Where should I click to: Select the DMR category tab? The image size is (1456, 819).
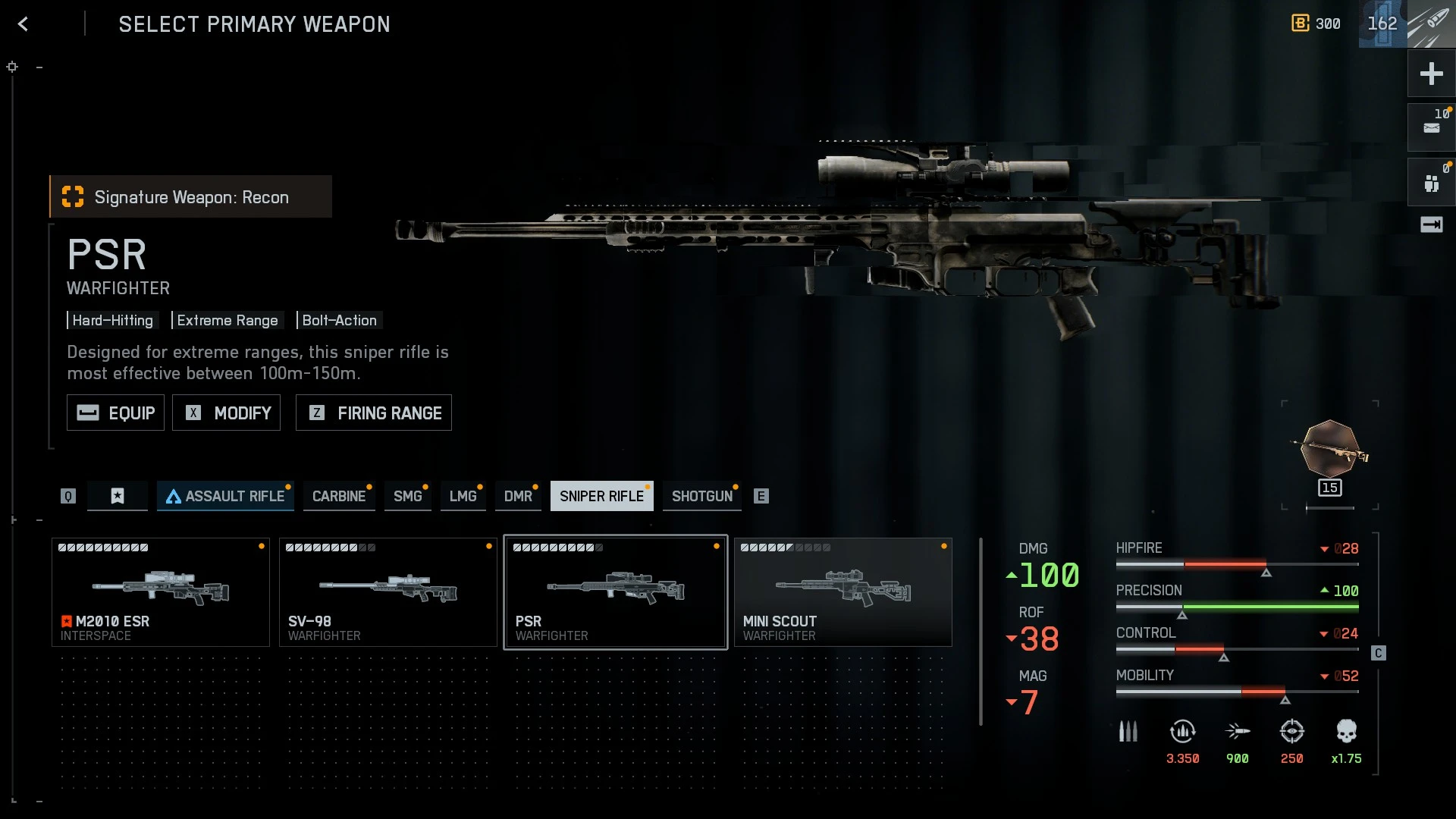518,496
